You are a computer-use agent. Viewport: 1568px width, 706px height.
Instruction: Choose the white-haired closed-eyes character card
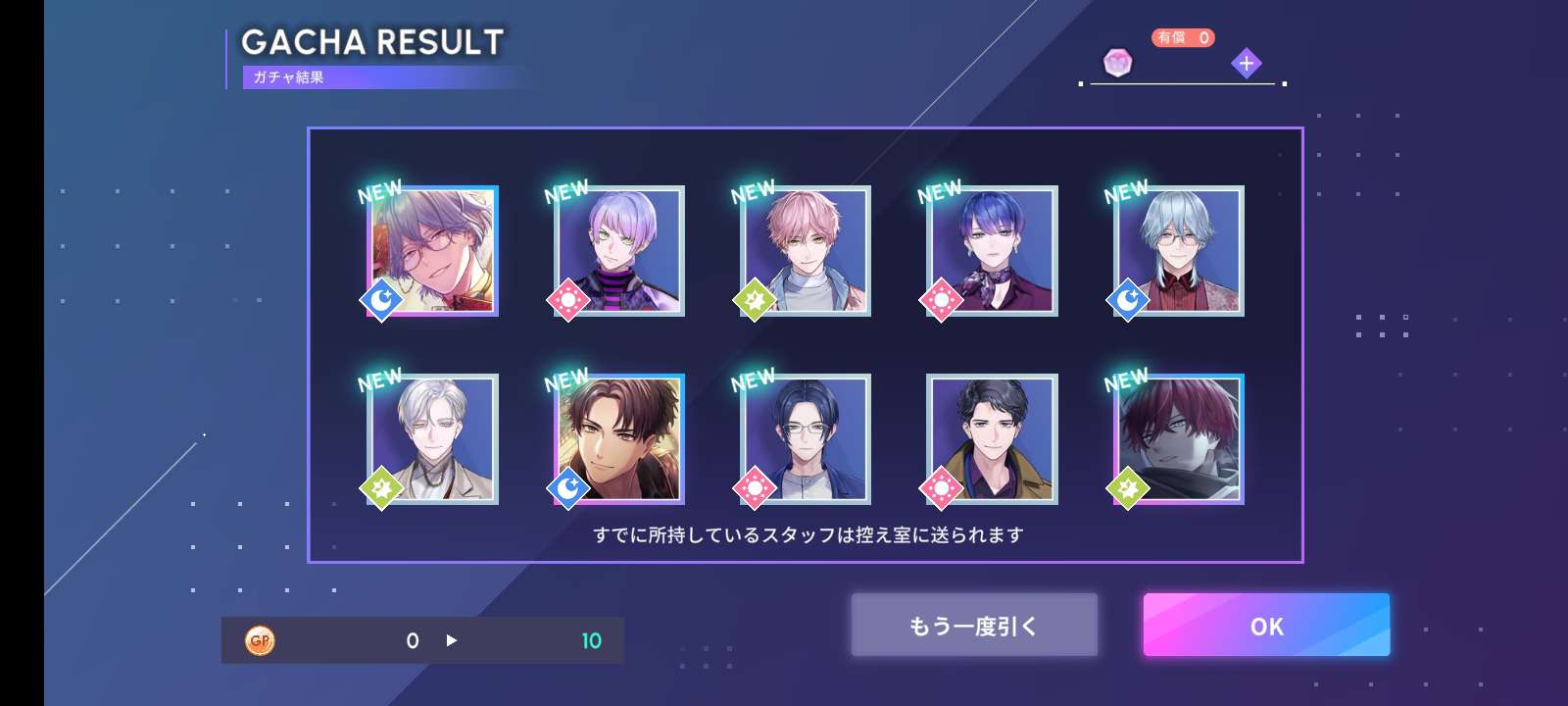pyautogui.click(x=433, y=439)
